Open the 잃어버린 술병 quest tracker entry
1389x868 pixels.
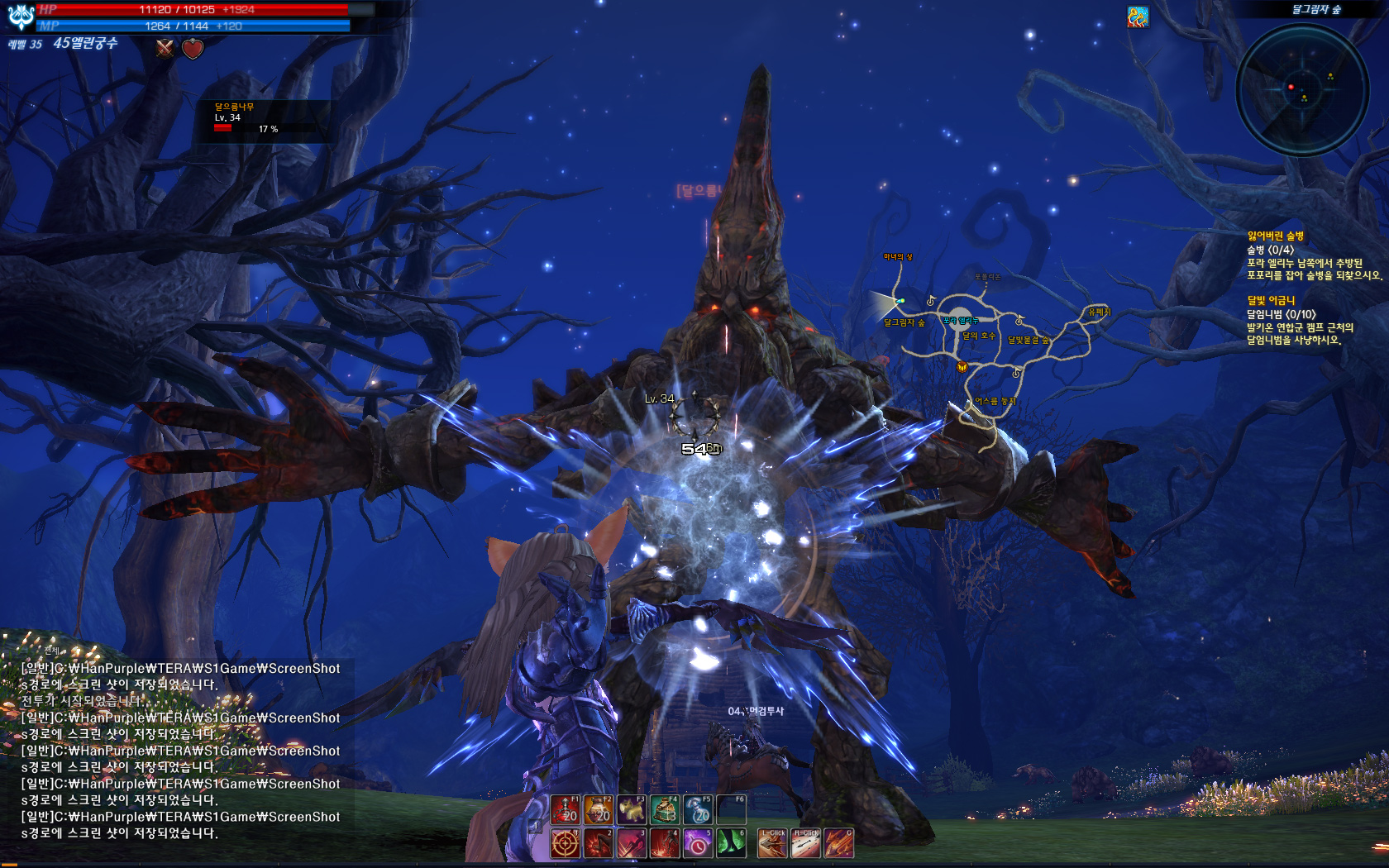[1276, 236]
